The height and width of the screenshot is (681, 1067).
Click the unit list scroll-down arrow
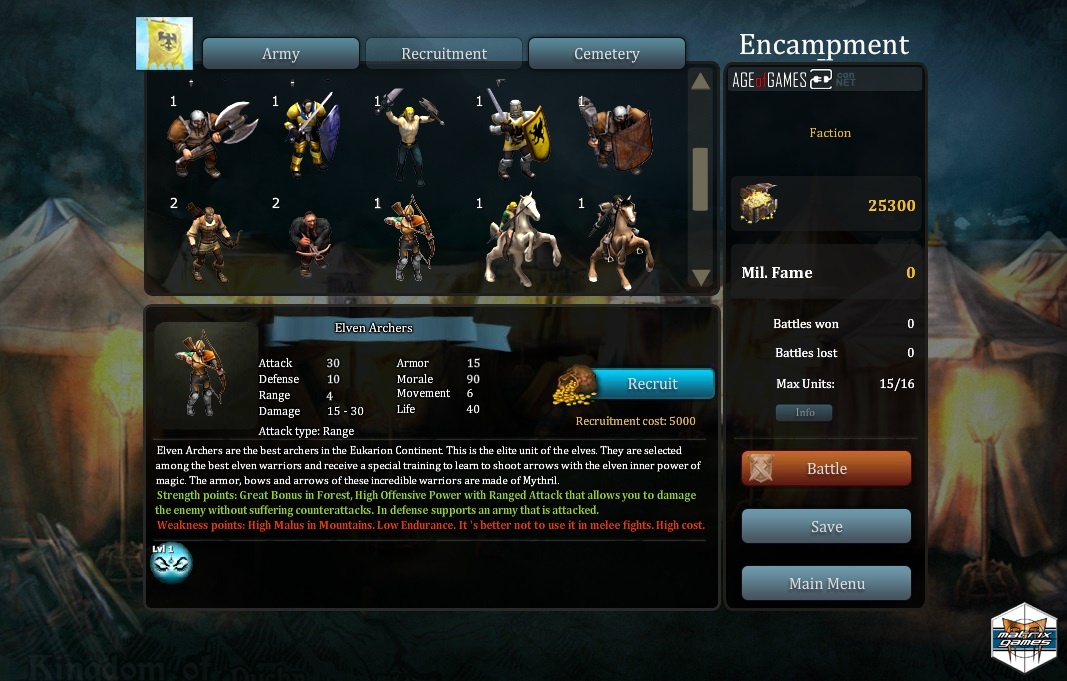pos(700,277)
